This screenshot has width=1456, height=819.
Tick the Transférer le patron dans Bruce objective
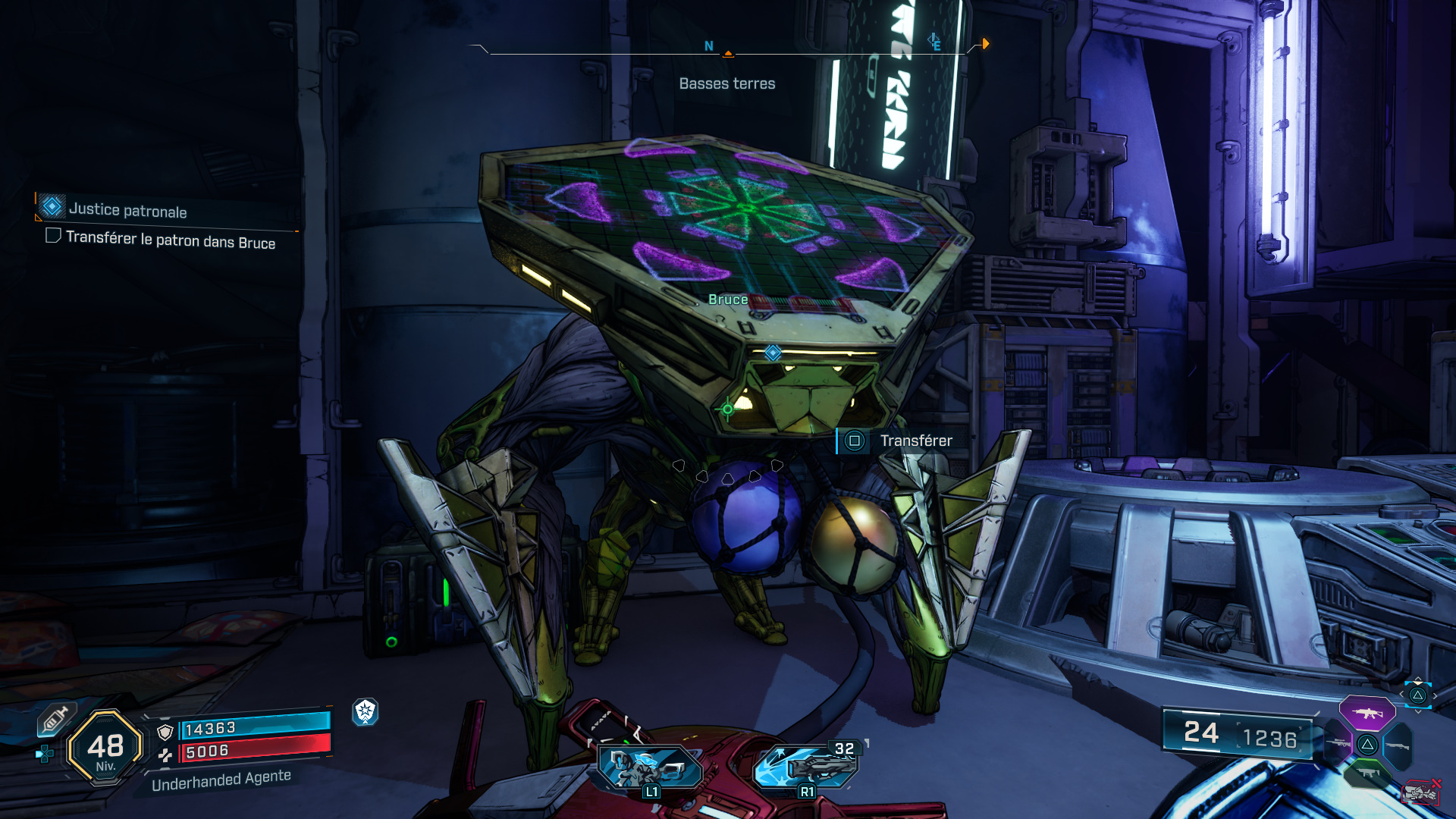[53, 236]
